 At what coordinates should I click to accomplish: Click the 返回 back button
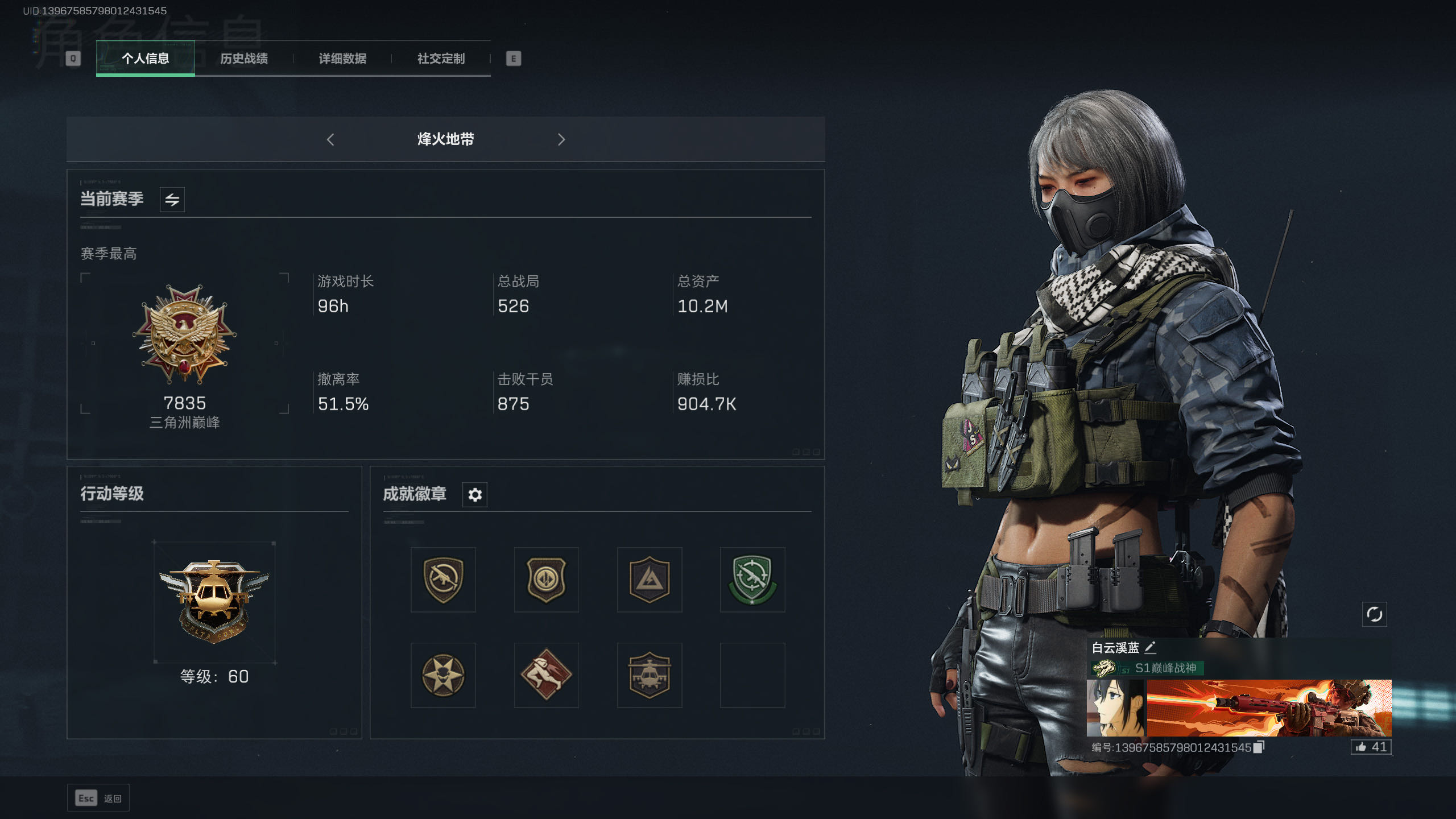pyautogui.click(x=98, y=799)
